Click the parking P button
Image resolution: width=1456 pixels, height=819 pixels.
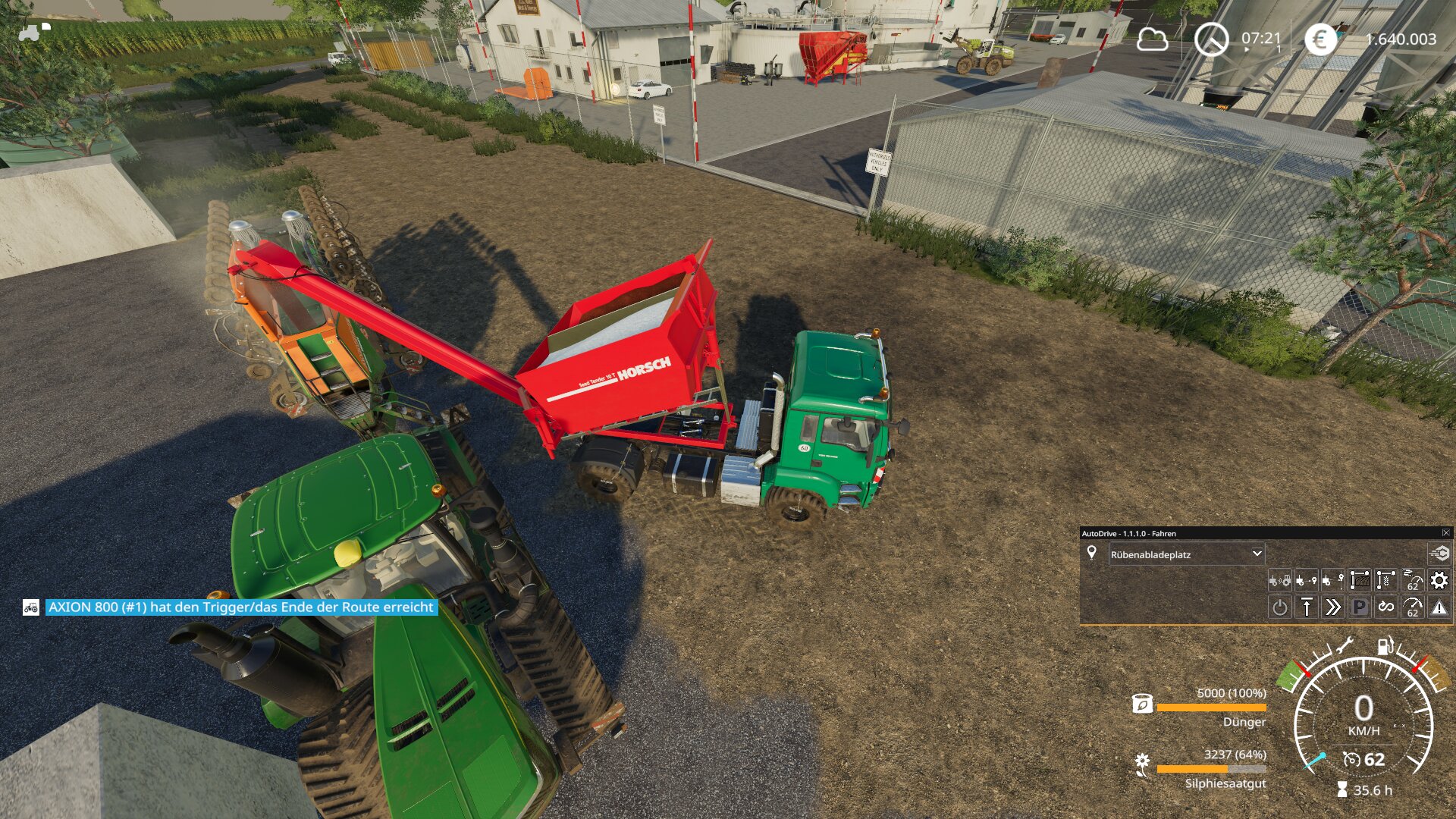[x=1359, y=607]
